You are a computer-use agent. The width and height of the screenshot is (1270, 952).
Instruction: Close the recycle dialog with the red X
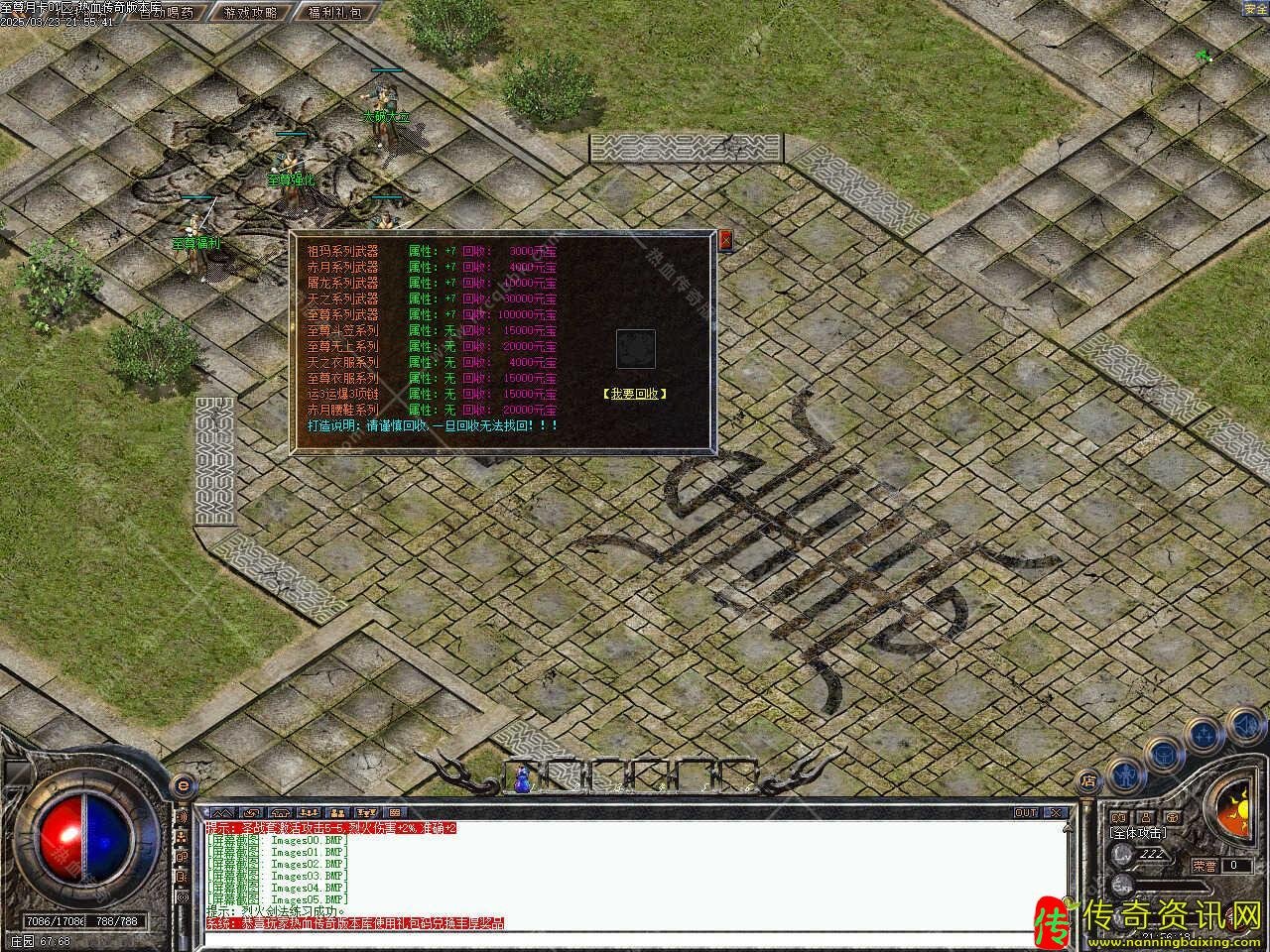pyautogui.click(x=725, y=239)
